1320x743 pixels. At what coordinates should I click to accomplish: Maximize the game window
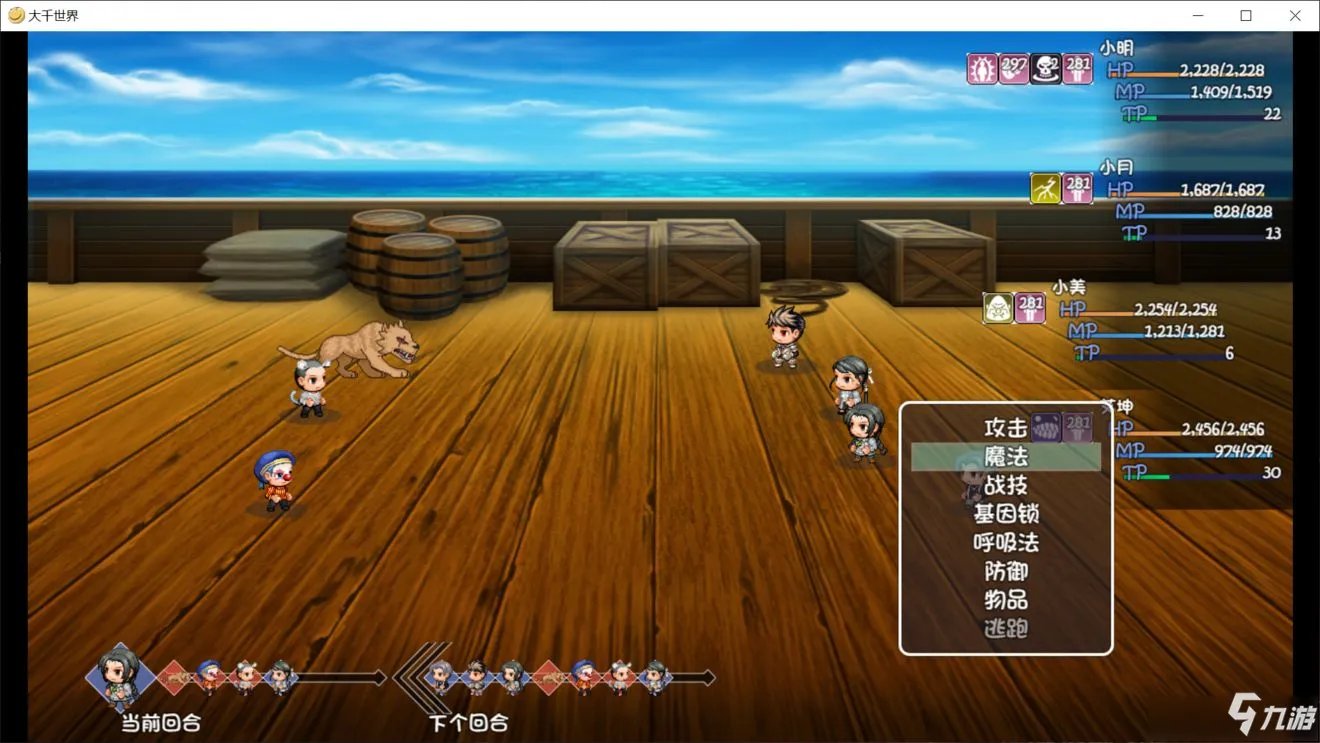[x=1246, y=15]
